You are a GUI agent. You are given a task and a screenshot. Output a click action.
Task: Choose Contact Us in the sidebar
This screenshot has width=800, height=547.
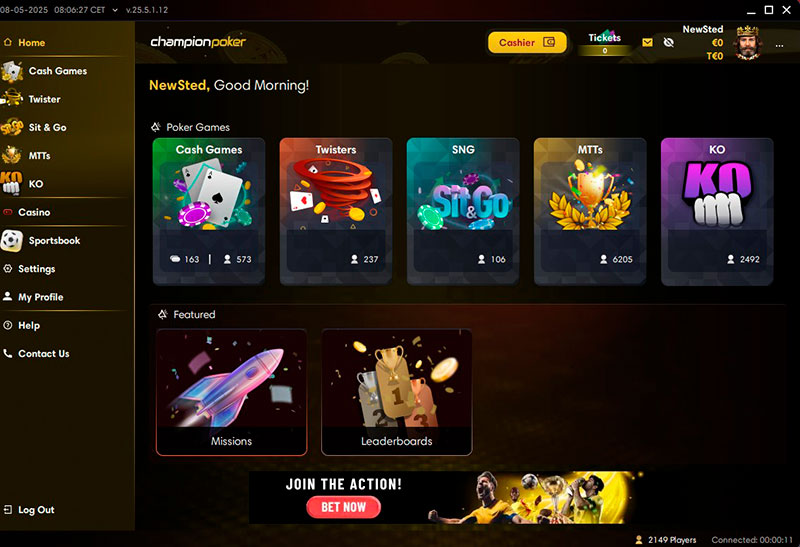[43, 353]
